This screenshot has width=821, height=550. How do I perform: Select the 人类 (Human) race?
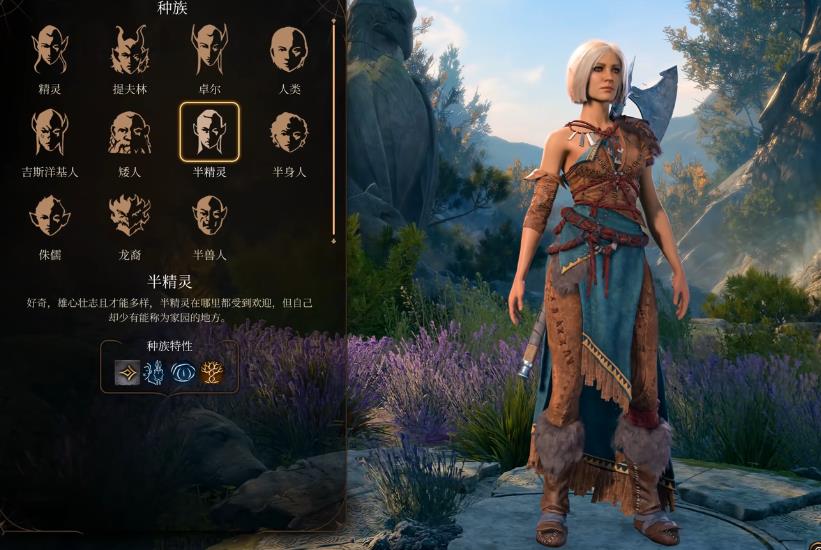pos(289,50)
